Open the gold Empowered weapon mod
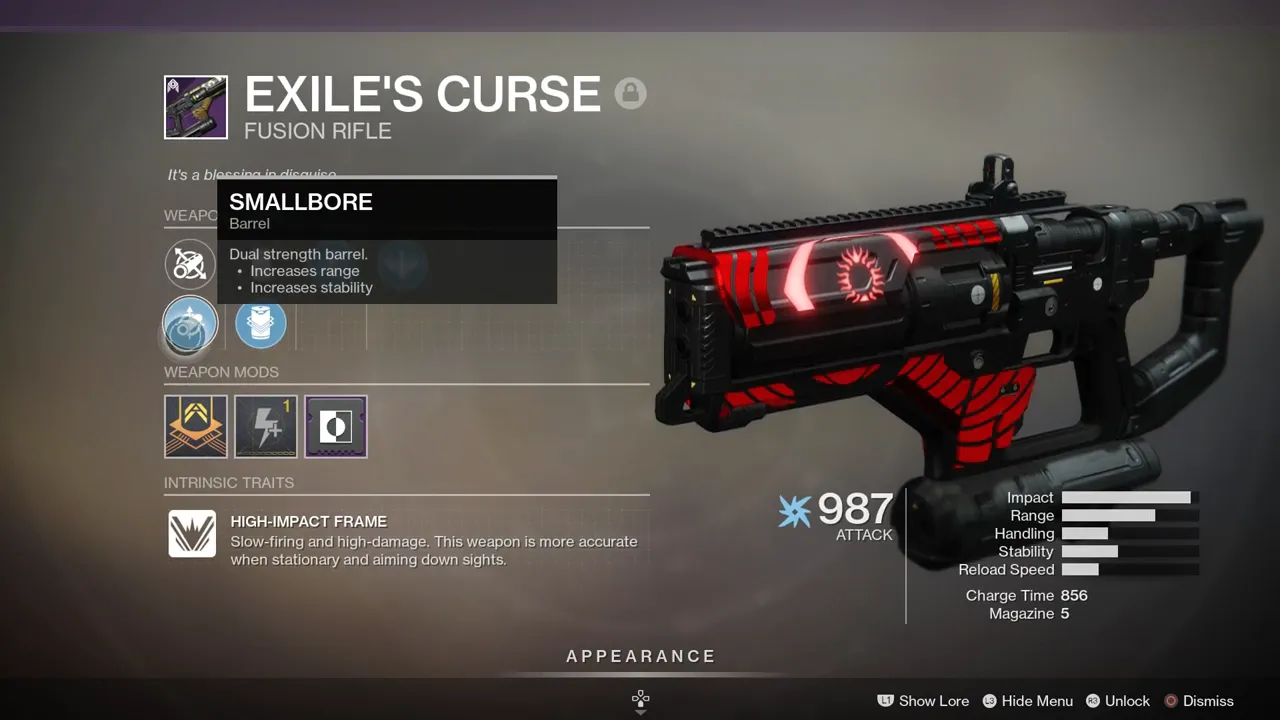Viewport: 1280px width, 720px height. click(195, 426)
